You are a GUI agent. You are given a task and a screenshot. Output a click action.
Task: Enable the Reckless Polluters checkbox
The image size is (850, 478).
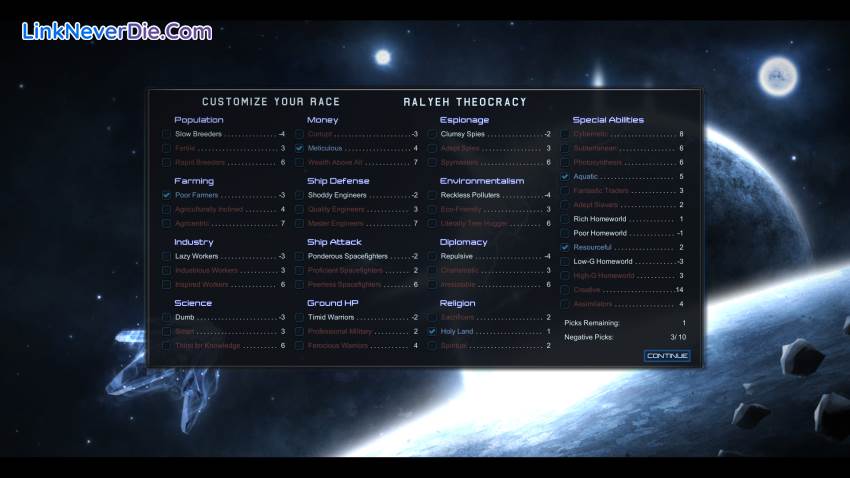pos(432,195)
